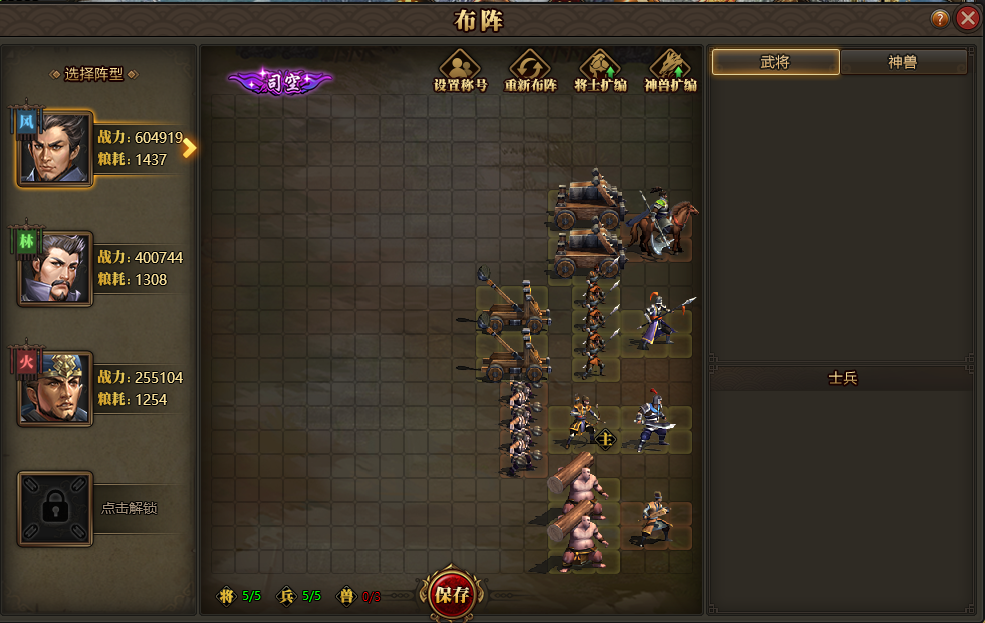Image resolution: width=985 pixels, height=623 pixels.
Task: Reset layout with 重新布阵
Action: point(530,70)
